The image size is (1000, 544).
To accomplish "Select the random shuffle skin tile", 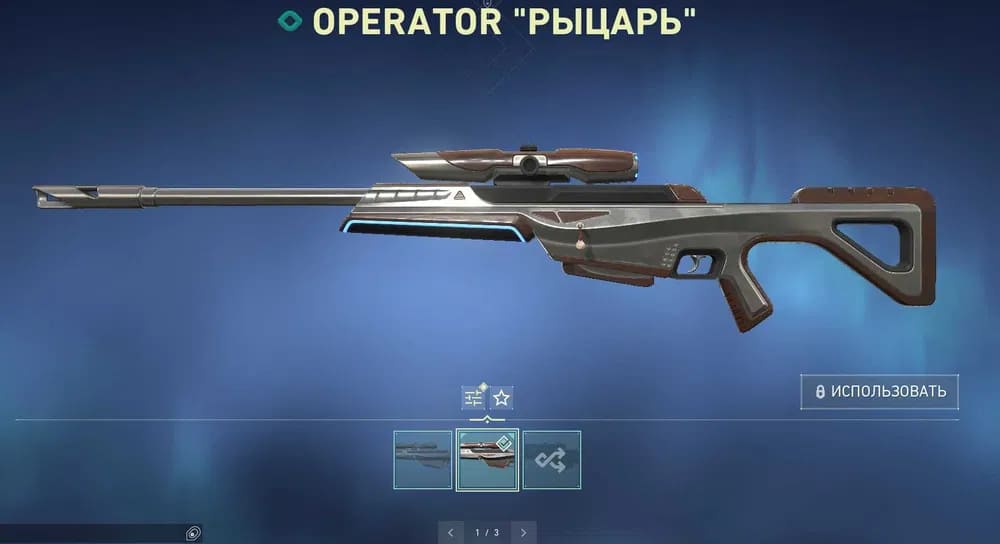I will [x=552, y=459].
